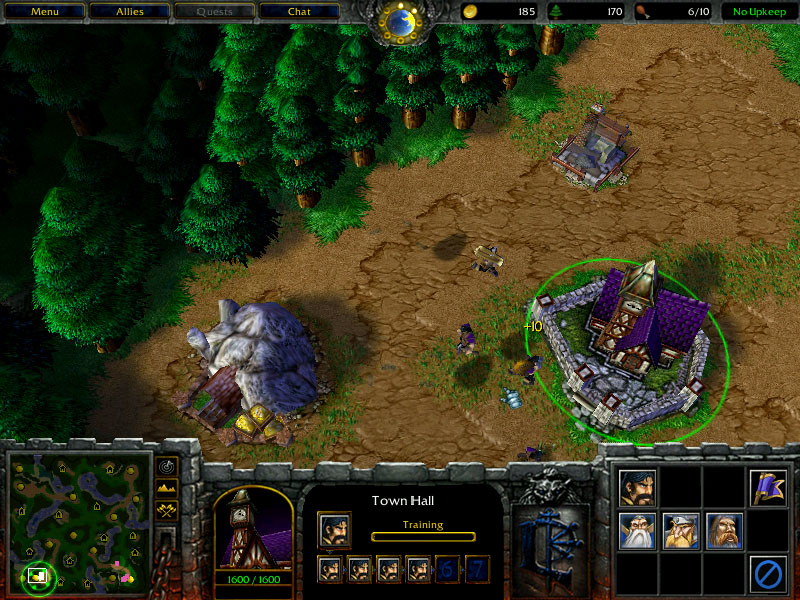This screenshot has width=800, height=600.
Task: Open the Chat window
Action: pos(299,12)
